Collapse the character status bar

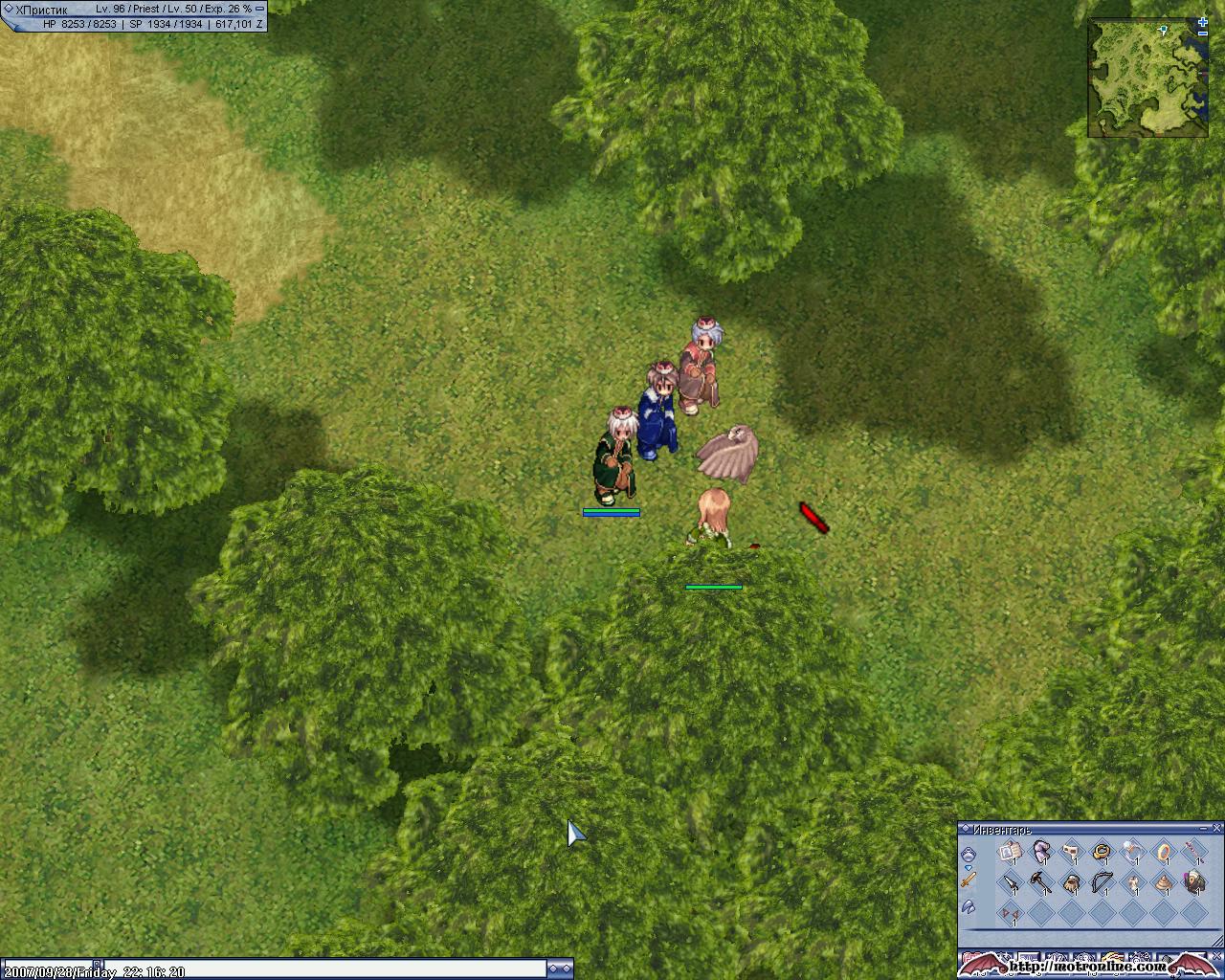click(259, 8)
